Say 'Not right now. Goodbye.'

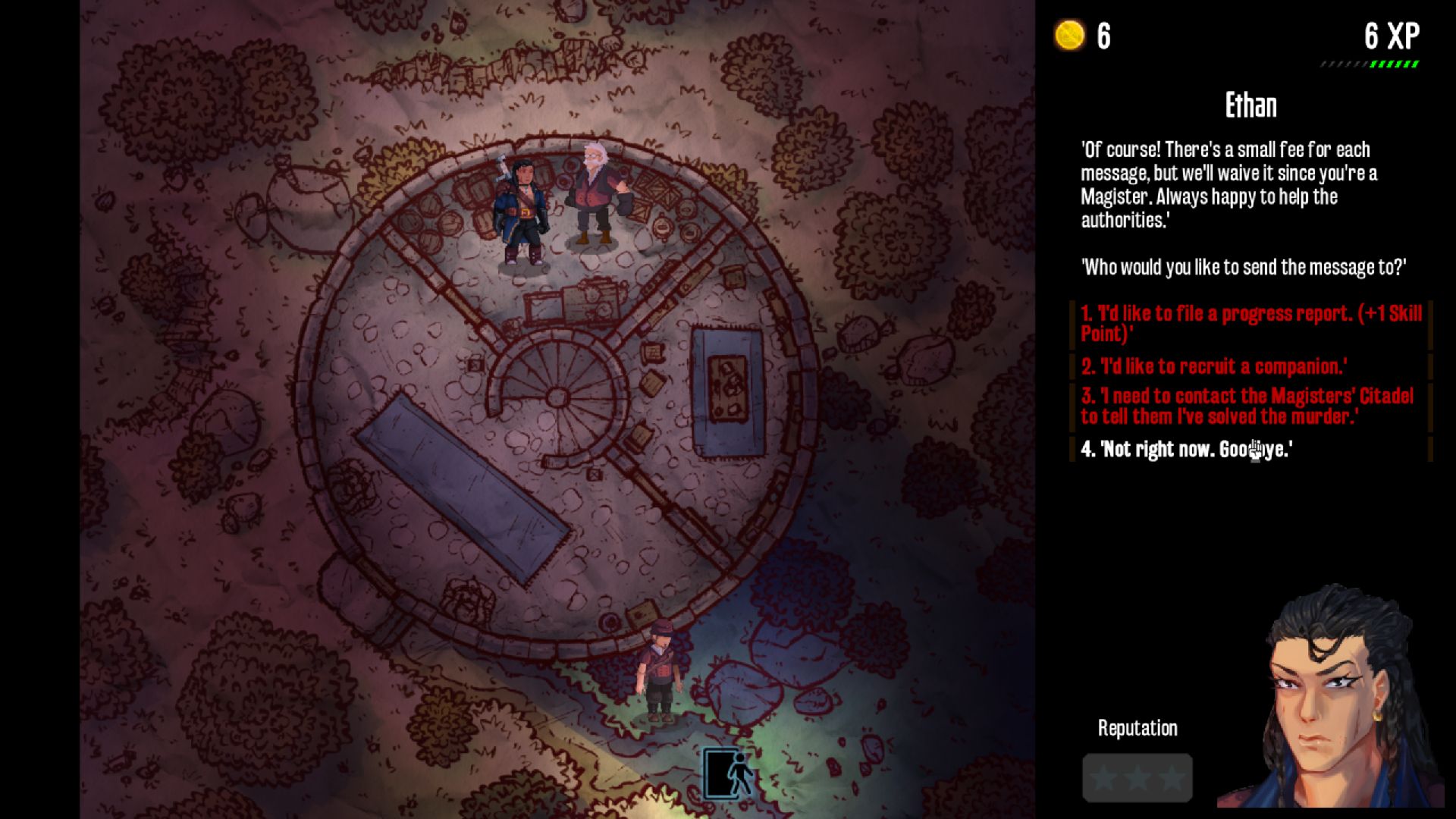(x=1186, y=450)
